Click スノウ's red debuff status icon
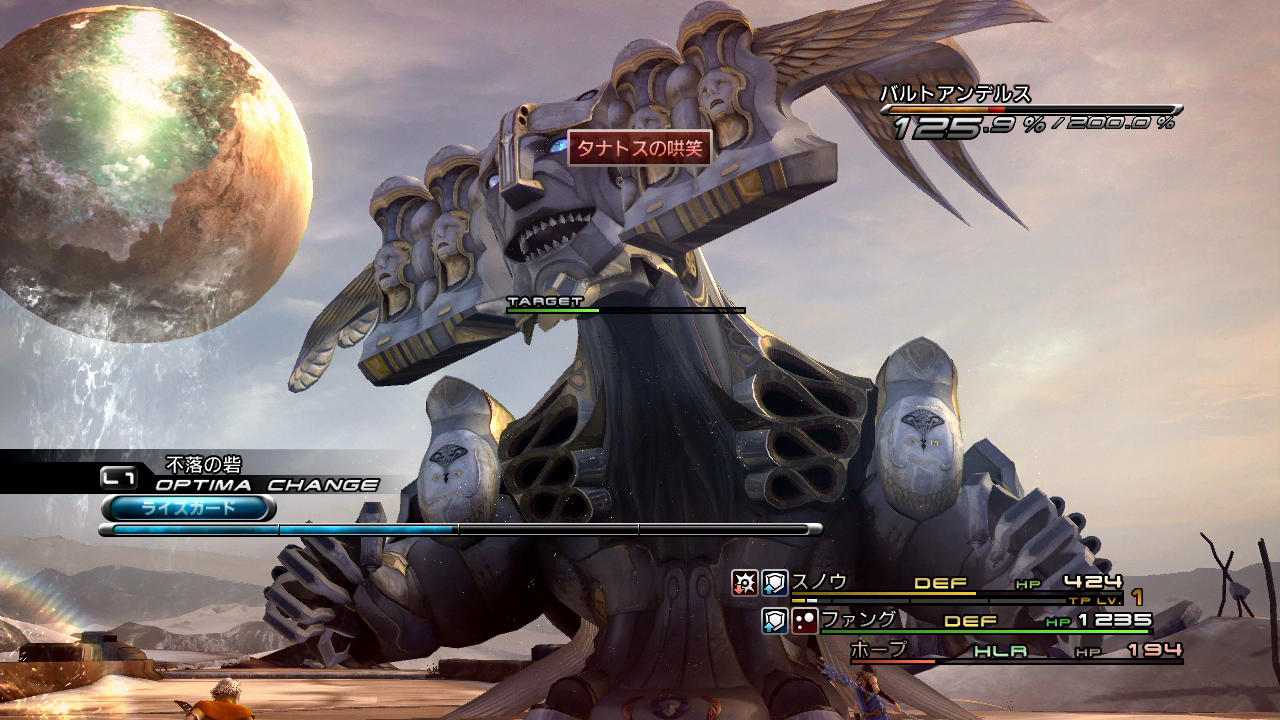The image size is (1280, 720). tap(745, 583)
